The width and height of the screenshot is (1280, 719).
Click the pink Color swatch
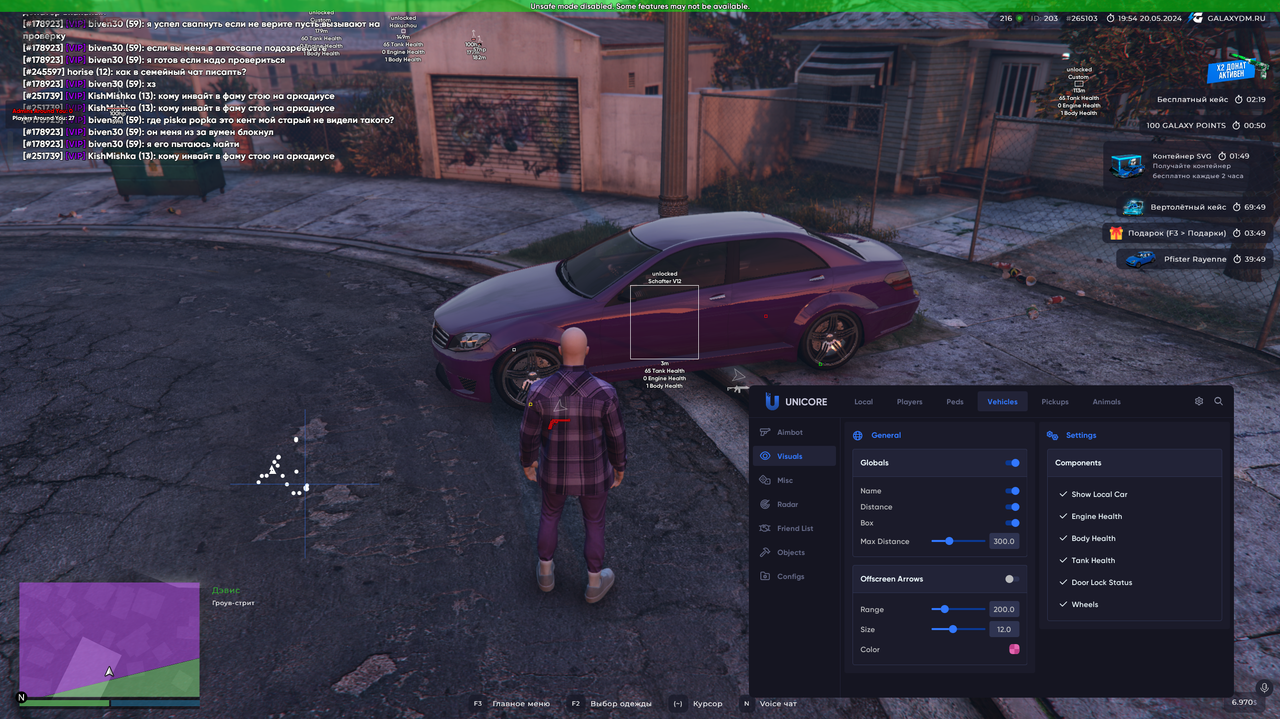pos(1014,649)
